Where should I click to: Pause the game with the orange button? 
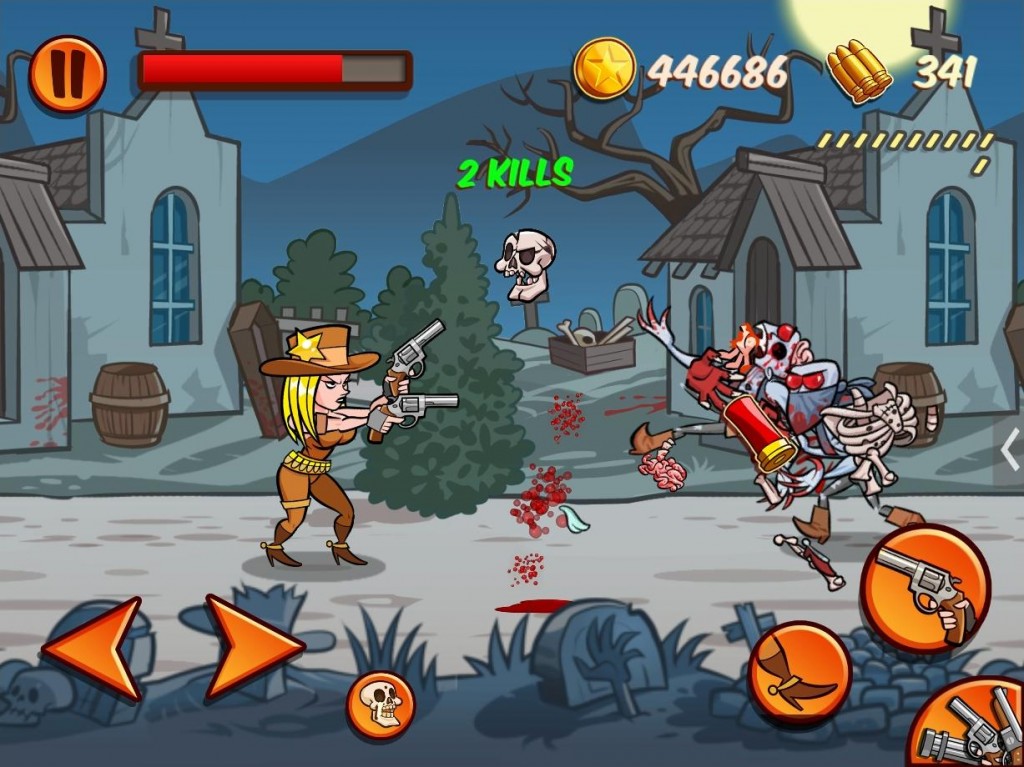click(67, 73)
